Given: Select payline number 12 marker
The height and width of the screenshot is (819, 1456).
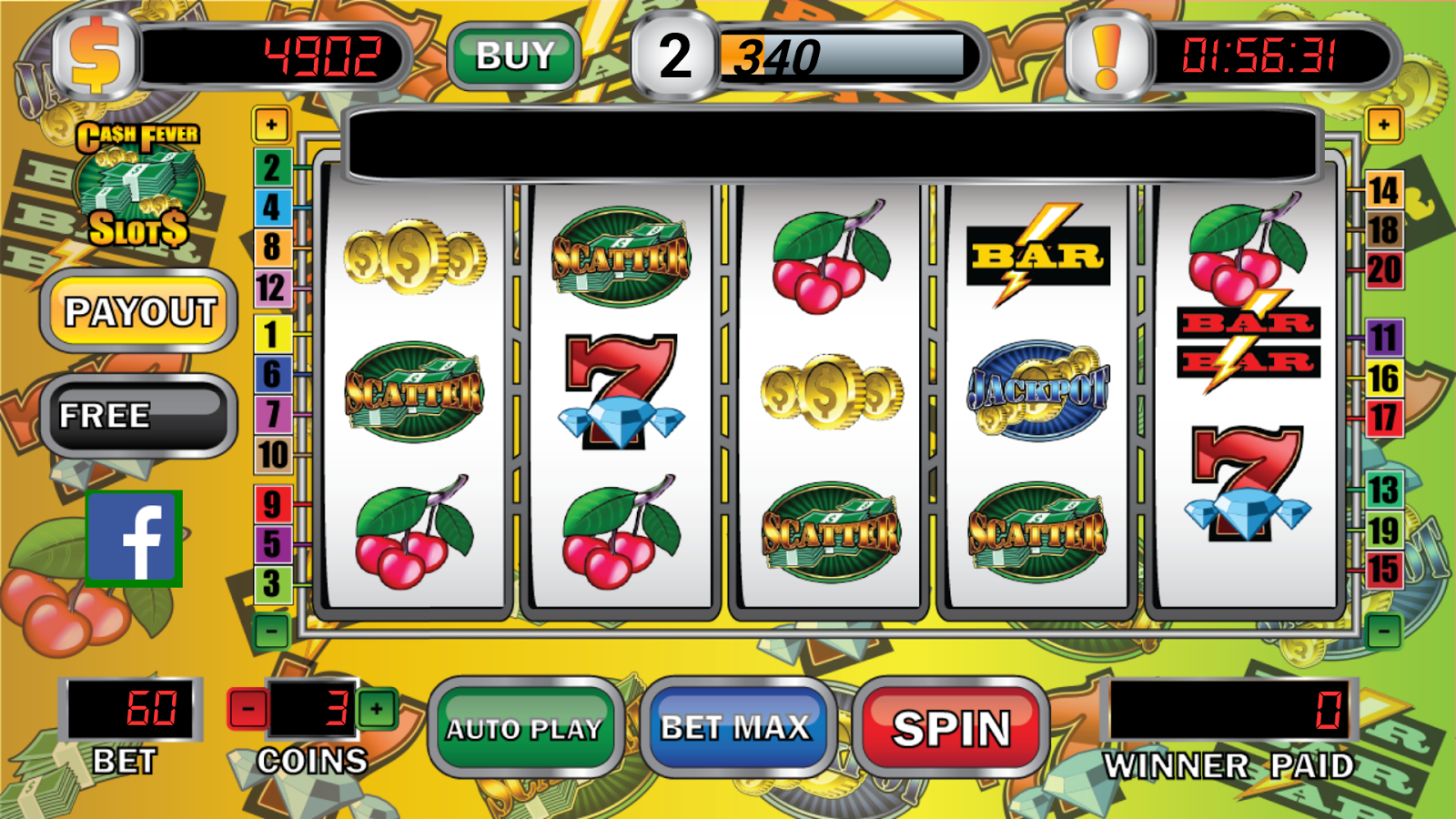Looking at the screenshot, I should (271, 288).
